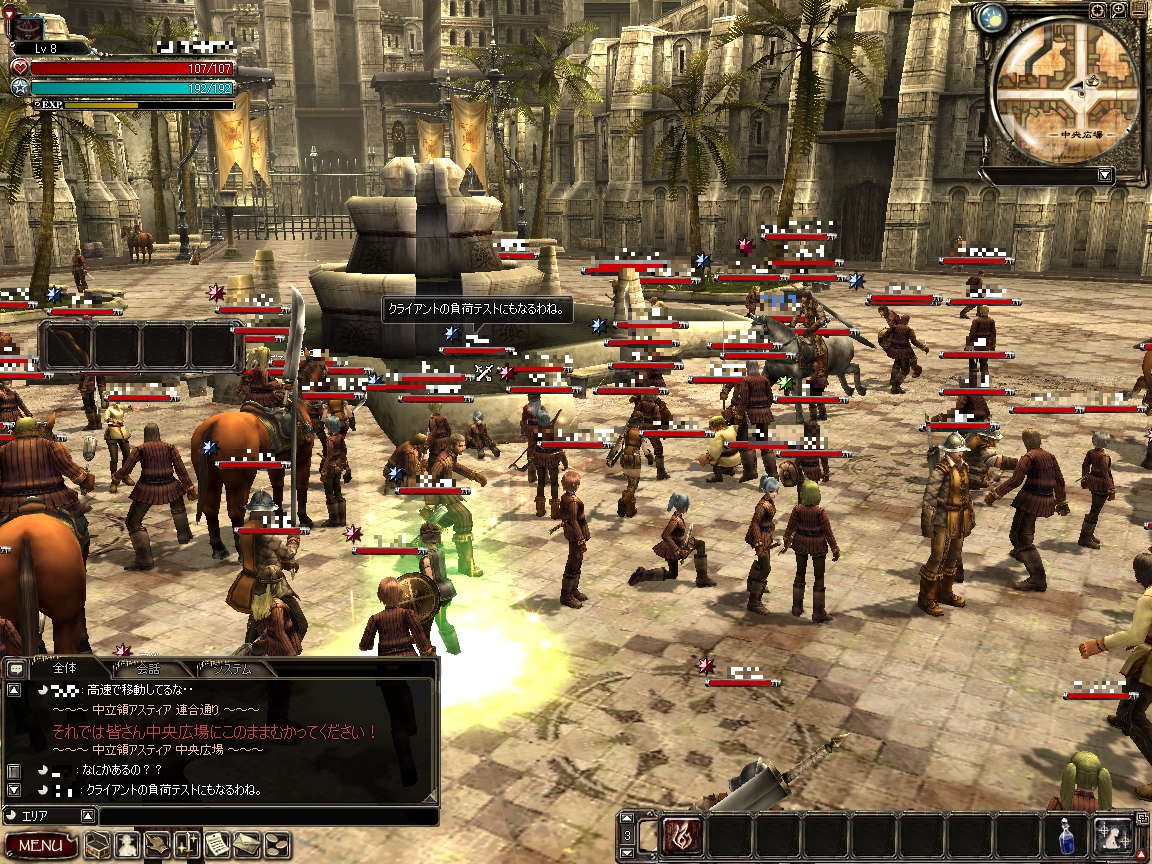Click the minimap crosshair center button
This screenshot has width=1152, height=864.
[x=1098, y=11]
